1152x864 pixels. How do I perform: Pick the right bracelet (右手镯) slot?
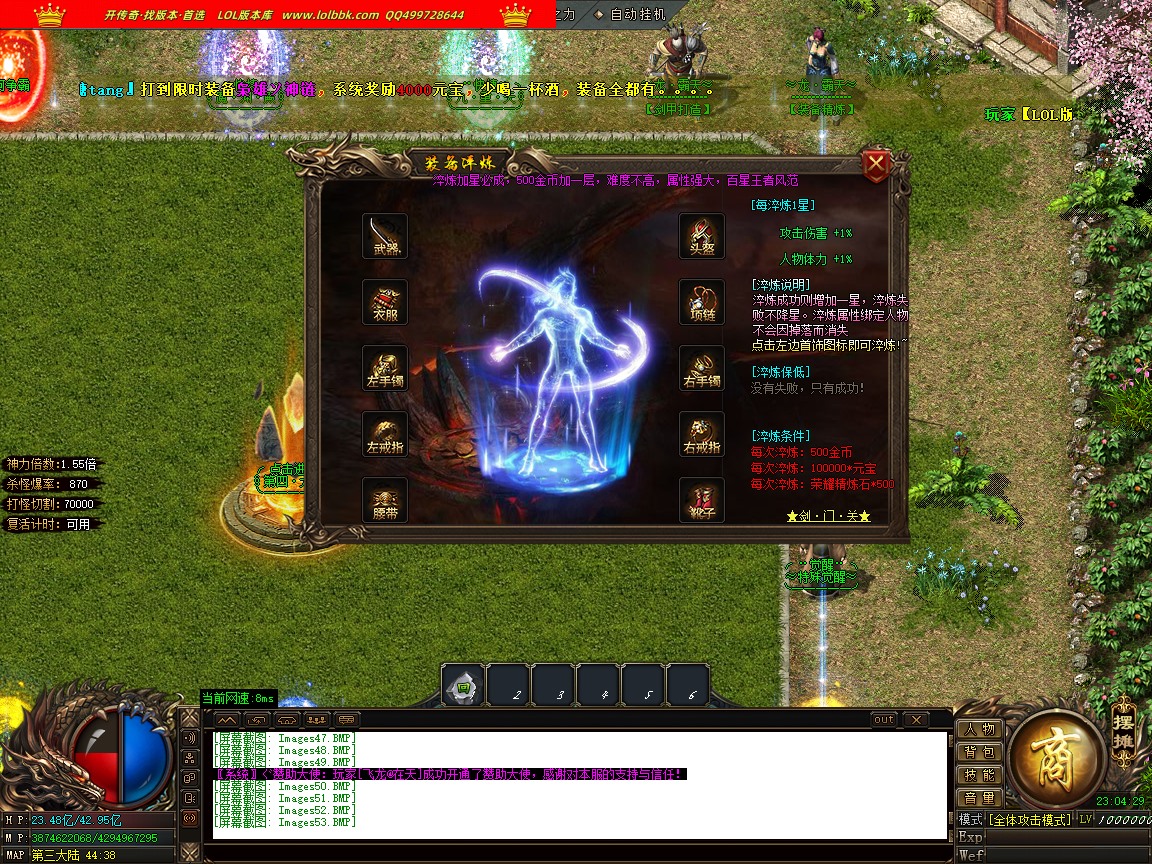coord(701,368)
